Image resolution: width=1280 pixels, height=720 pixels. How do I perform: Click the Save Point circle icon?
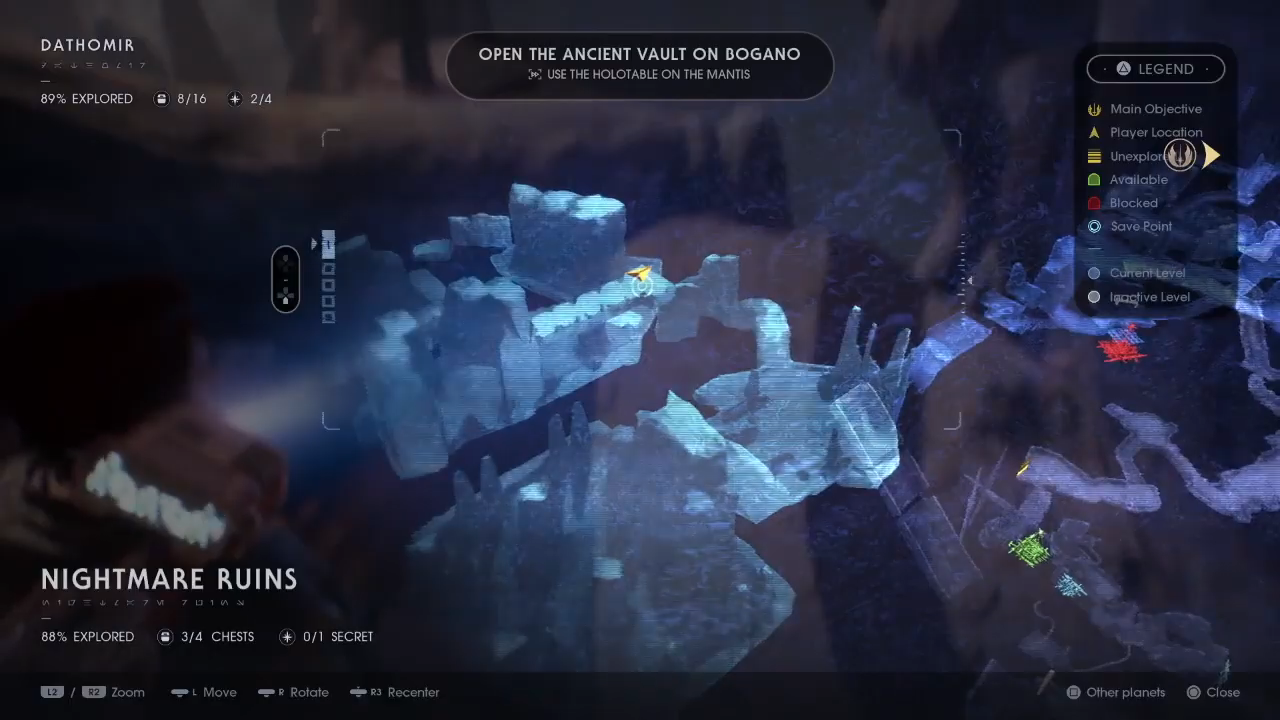1094,226
